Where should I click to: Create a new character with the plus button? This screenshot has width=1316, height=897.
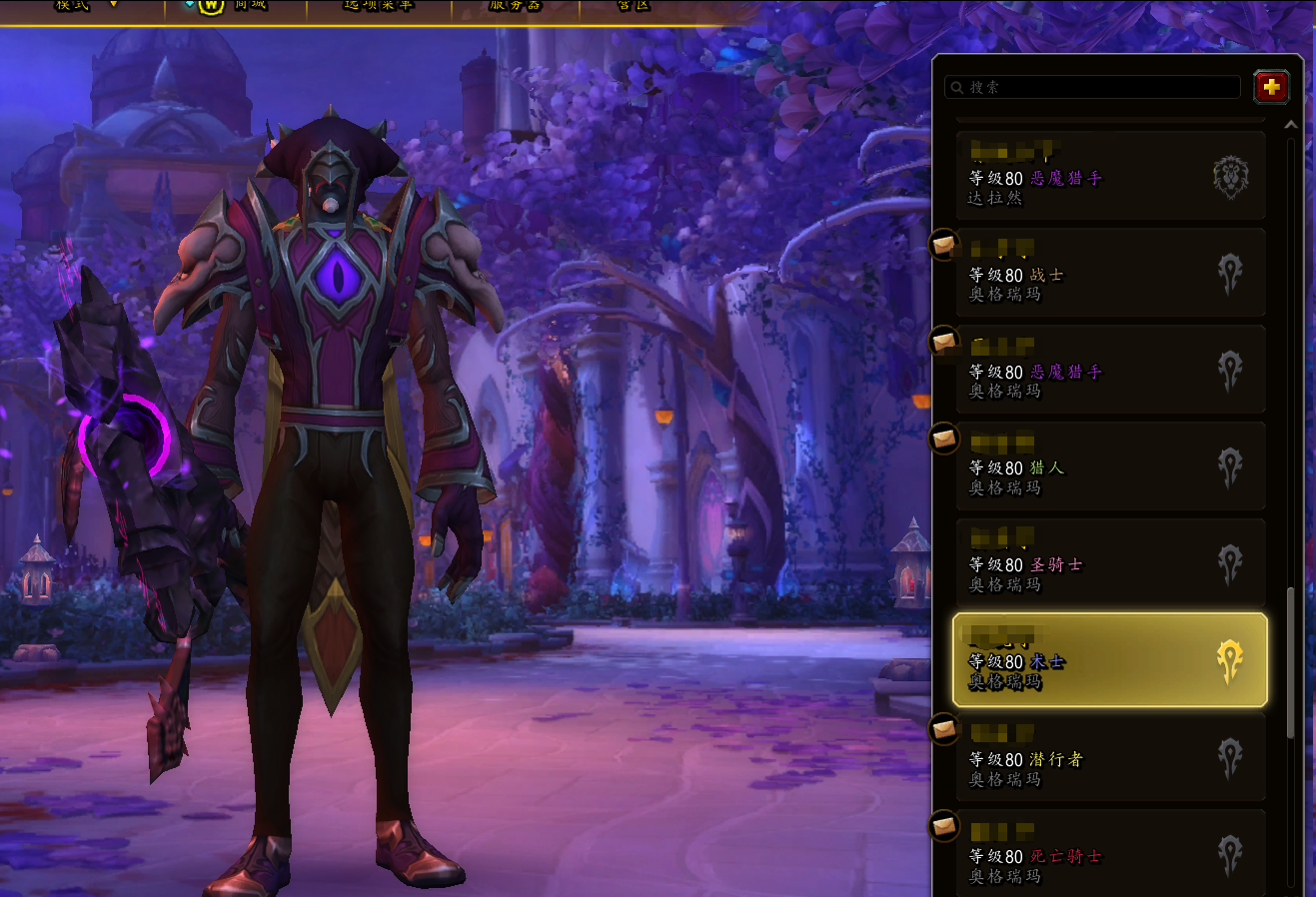click(1271, 88)
